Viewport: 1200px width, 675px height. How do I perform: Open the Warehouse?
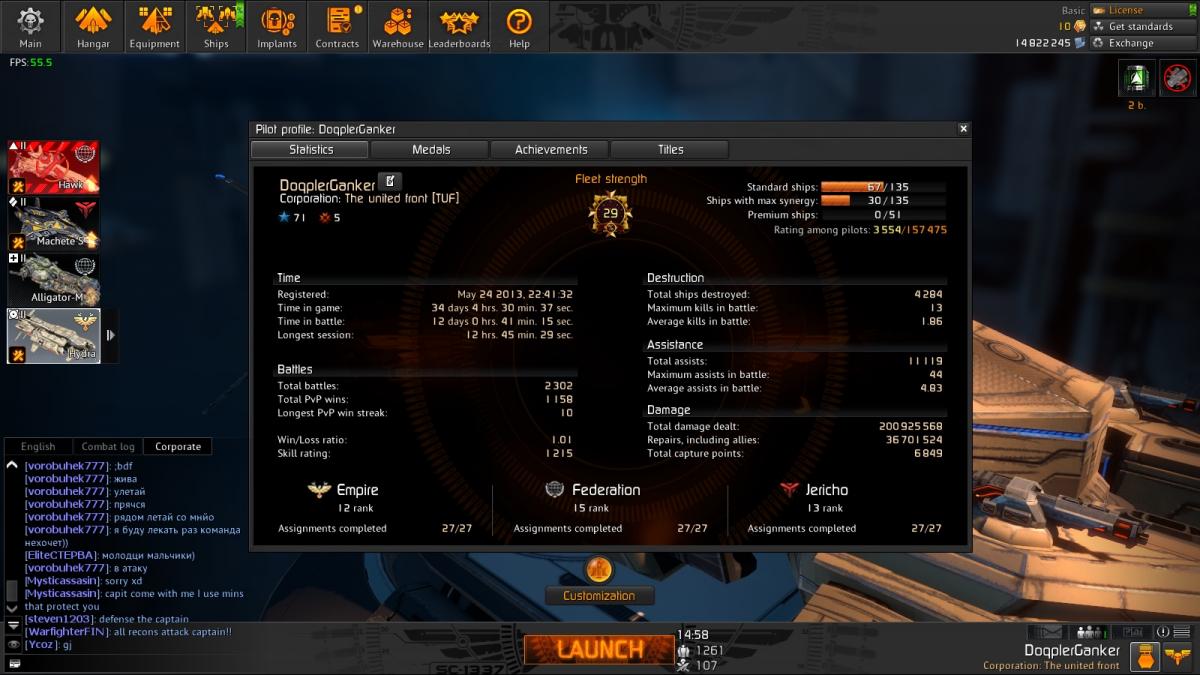(x=398, y=26)
